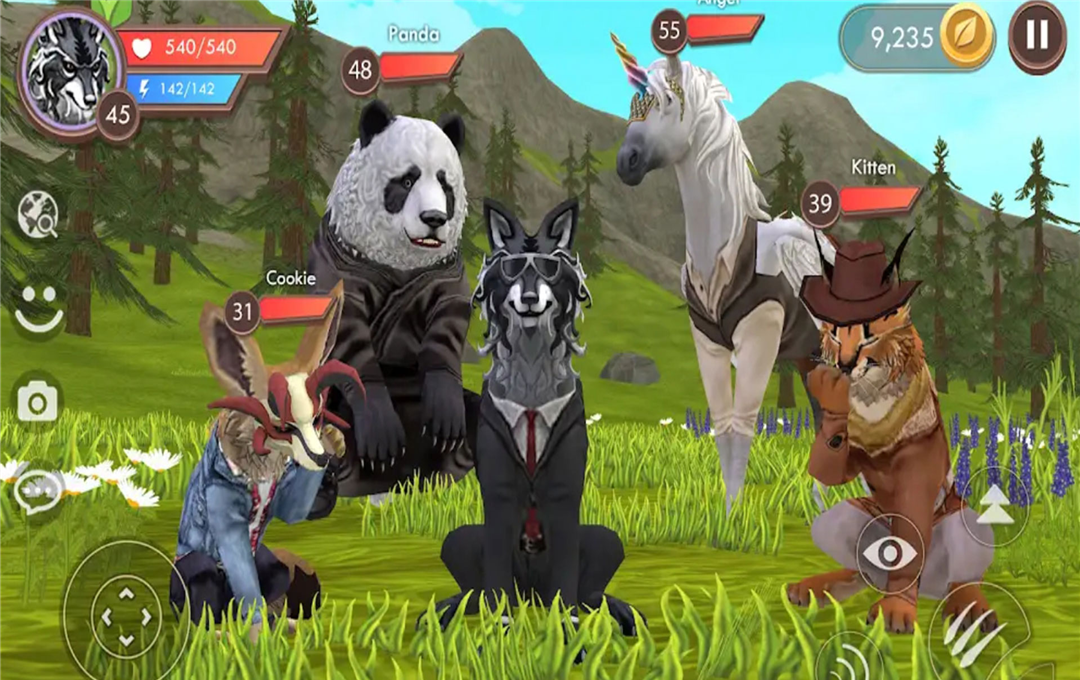
Task: Select Panda's level 48 nameplate
Action: (x=402, y=68)
